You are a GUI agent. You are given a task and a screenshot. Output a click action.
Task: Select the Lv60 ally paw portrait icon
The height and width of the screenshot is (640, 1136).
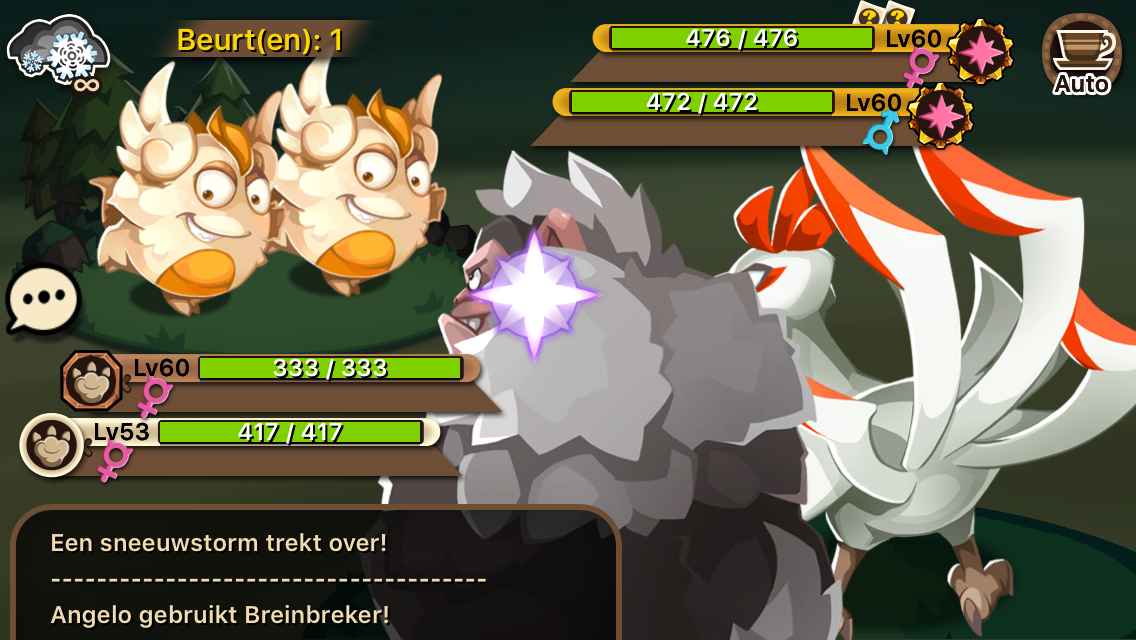92,381
